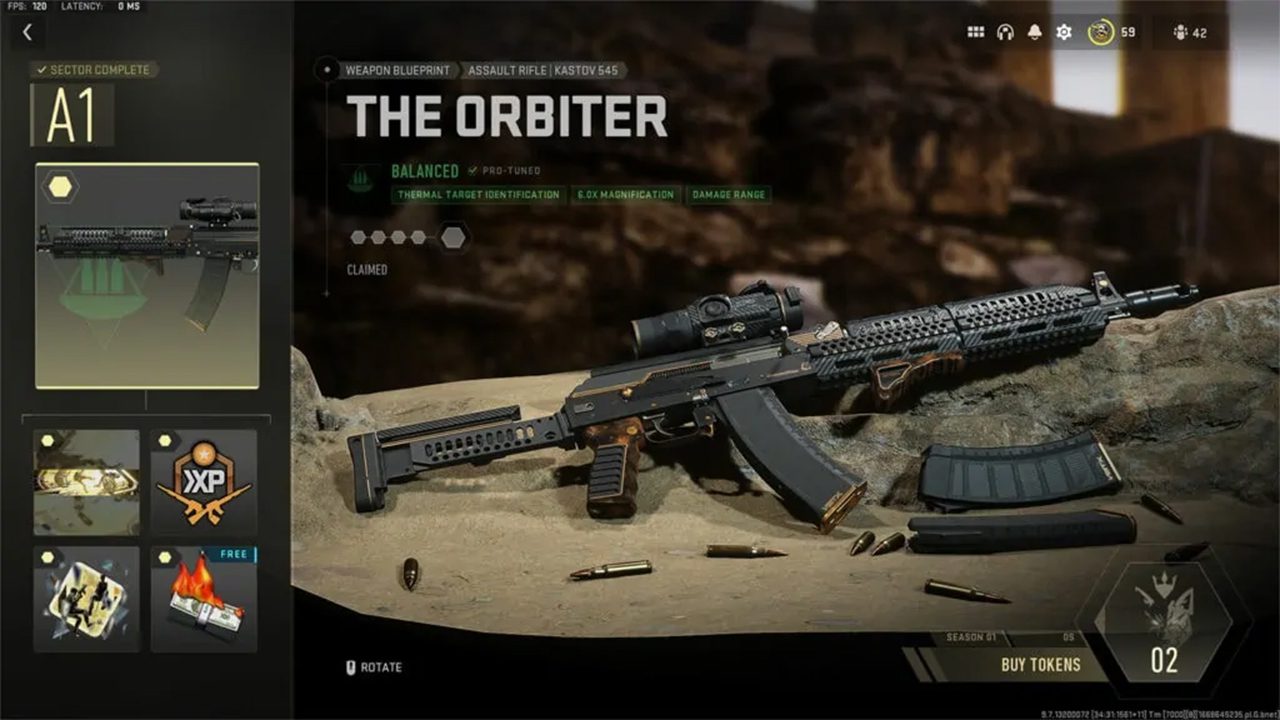1280x720 pixels.
Task: Select the emblem reward with running soldiers
Action: [x=87, y=599]
